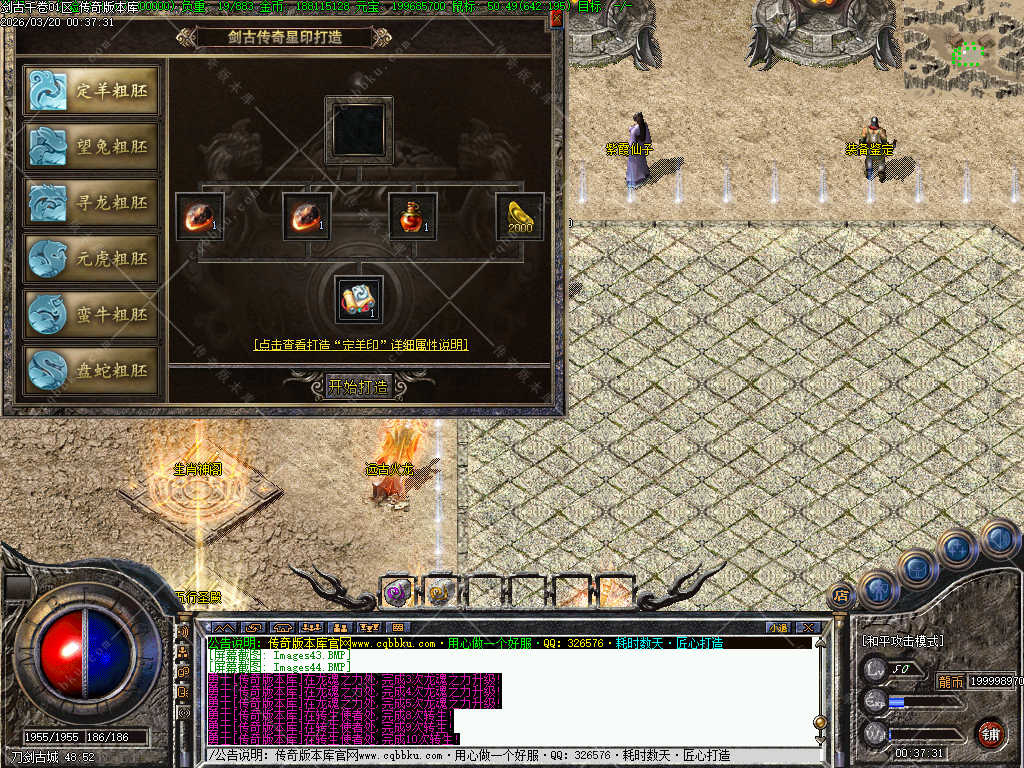Select the red potion bottle material slot

(x=412, y=217)
